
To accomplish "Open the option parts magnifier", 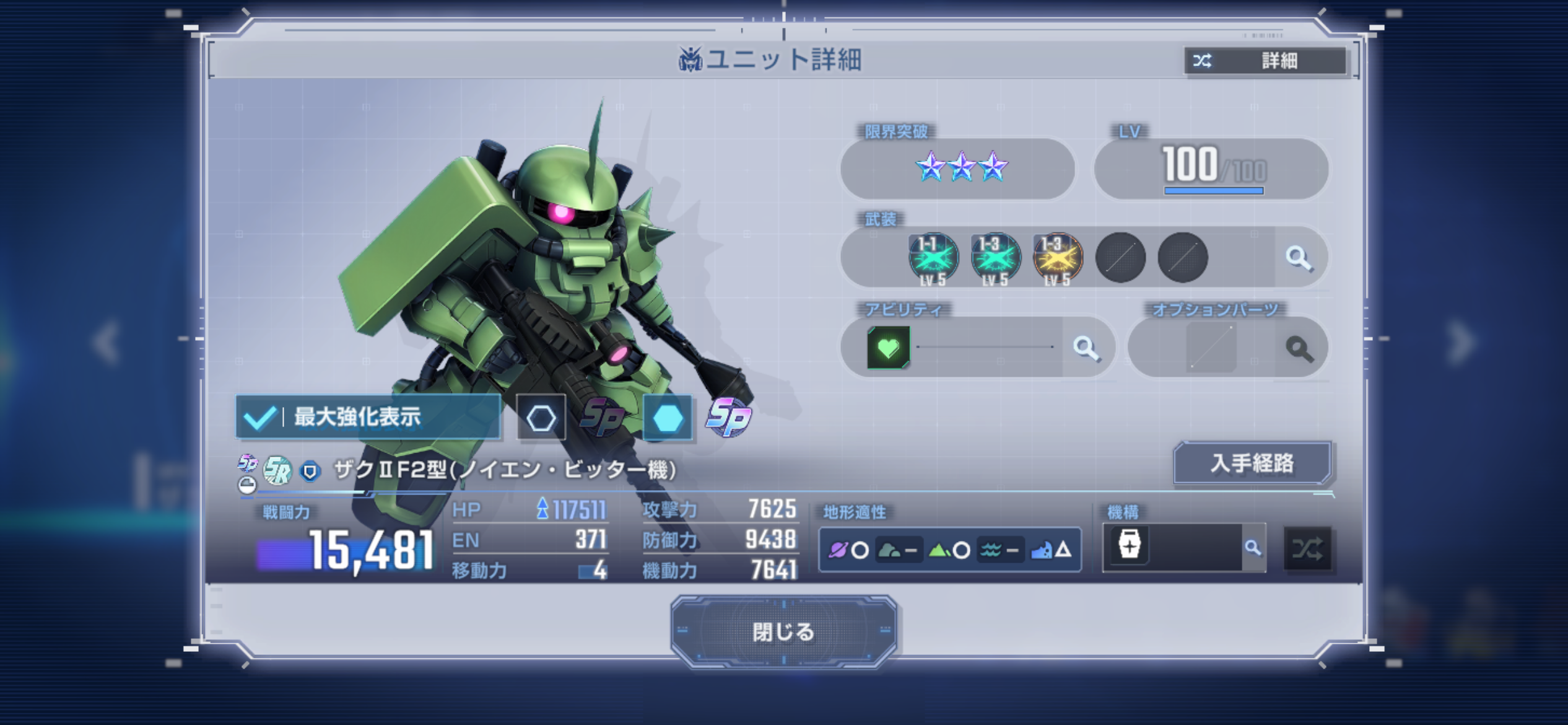I will [1299, 348].
